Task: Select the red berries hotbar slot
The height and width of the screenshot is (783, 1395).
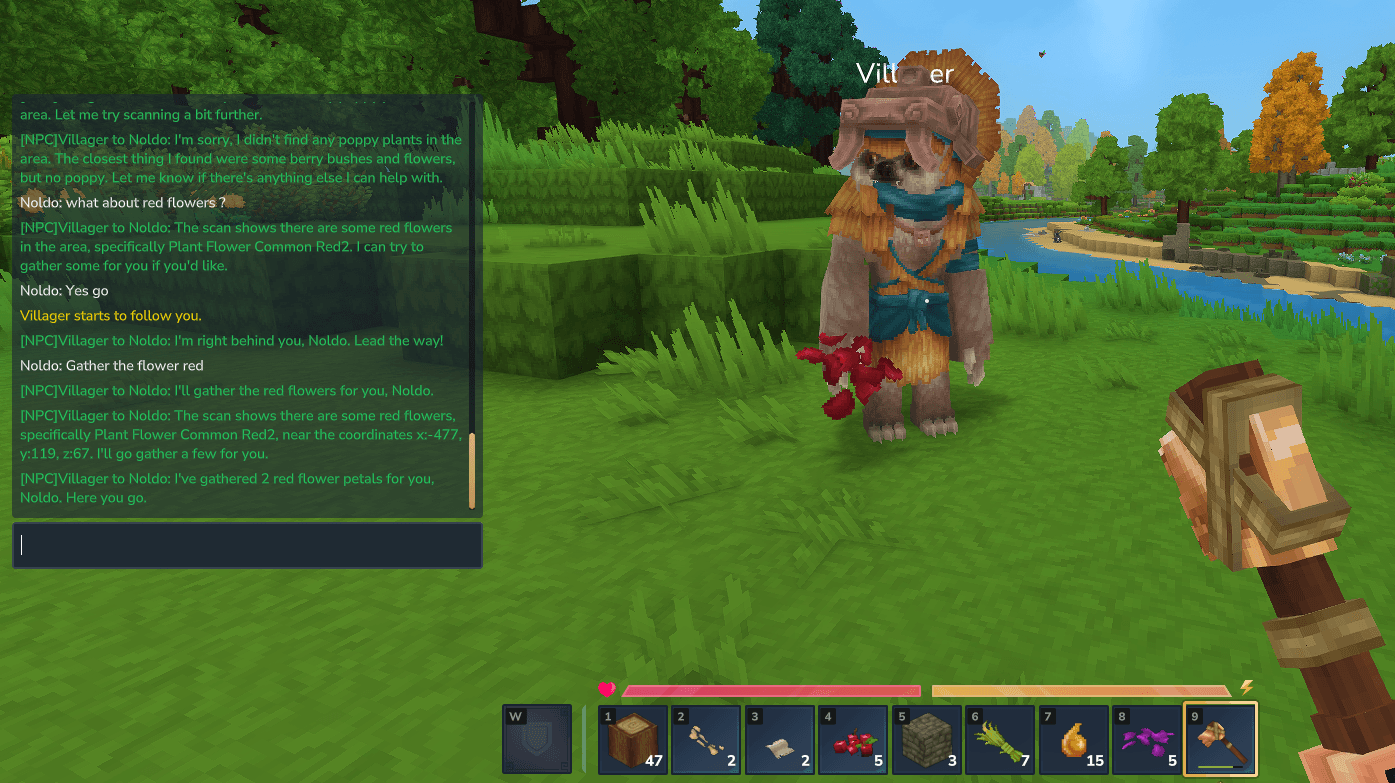Action: pyautogui.click(x=852, y=740)
